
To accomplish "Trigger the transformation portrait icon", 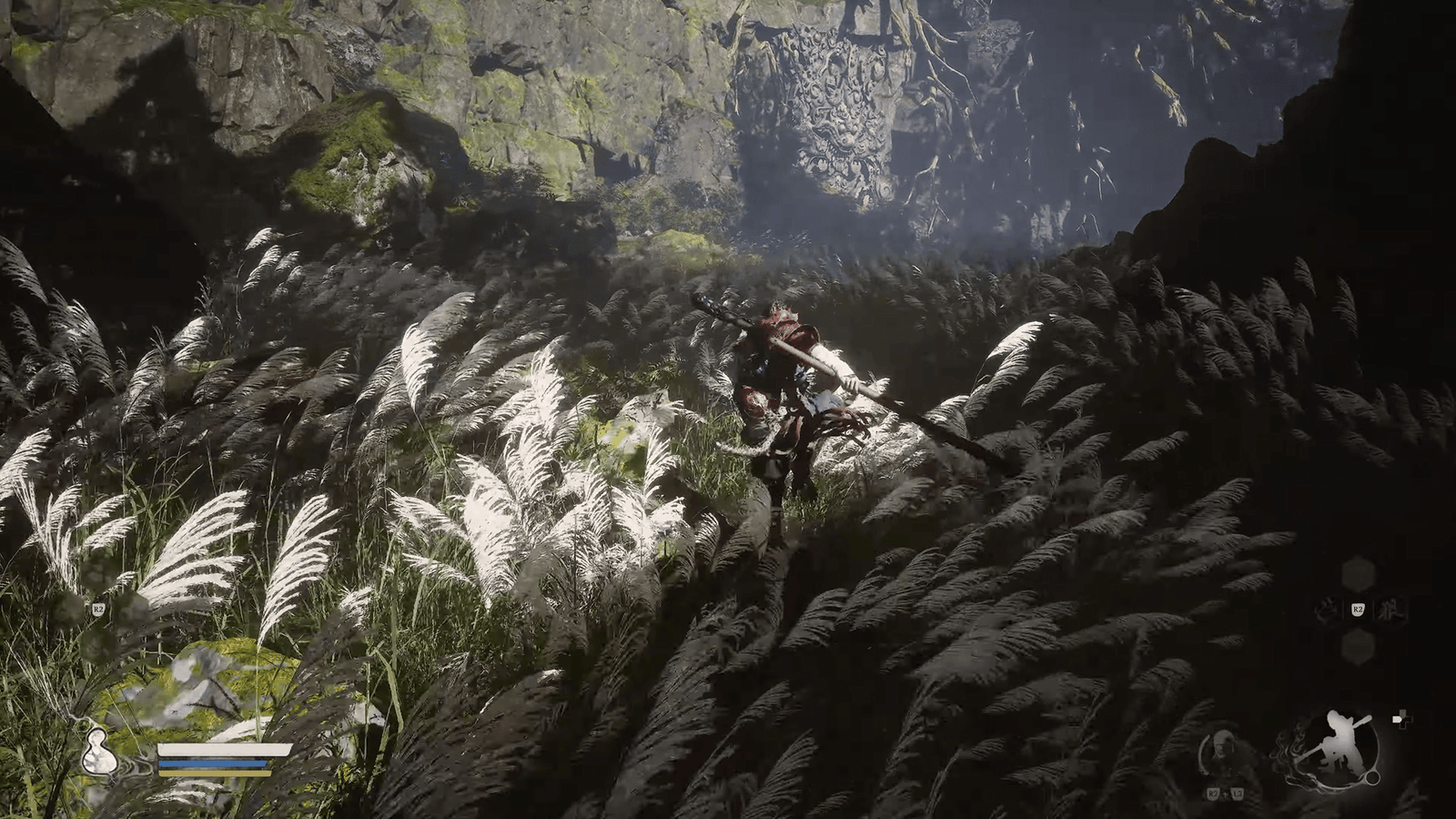I will tap(1221, 752).
